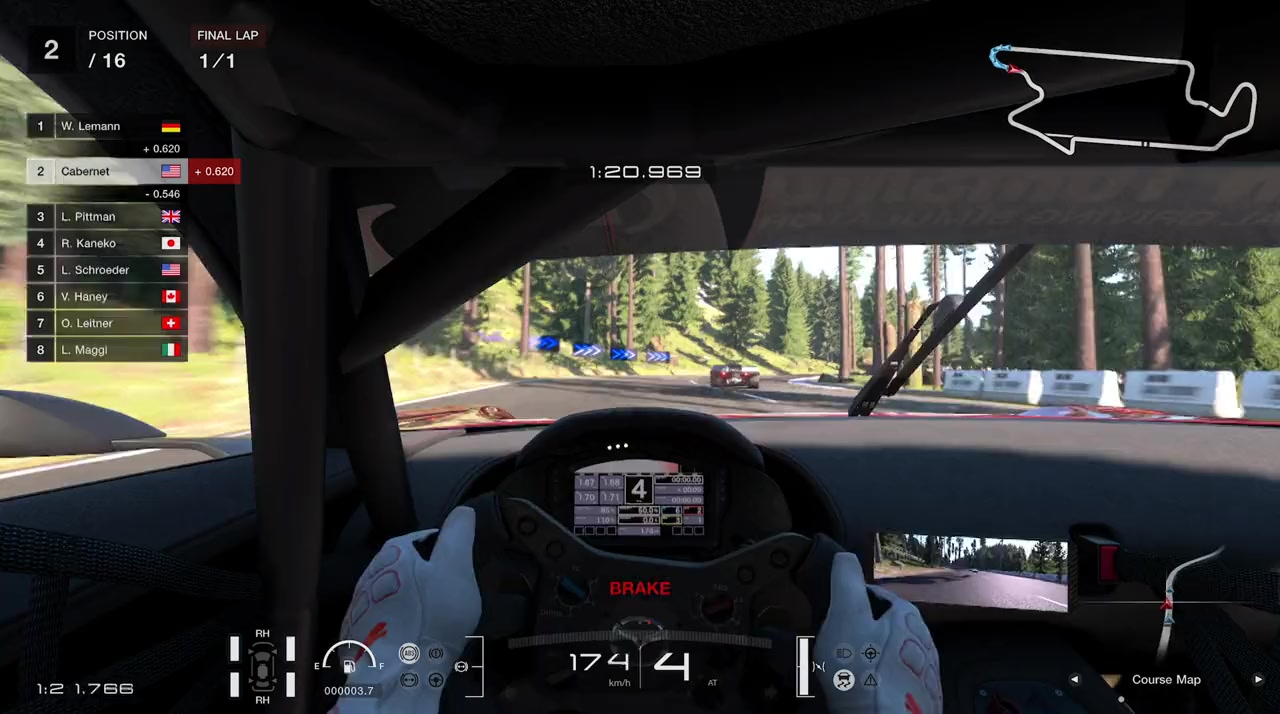Click the hazard warning triangle icon
Screen dimensions: 1280x714
[870, 680]
